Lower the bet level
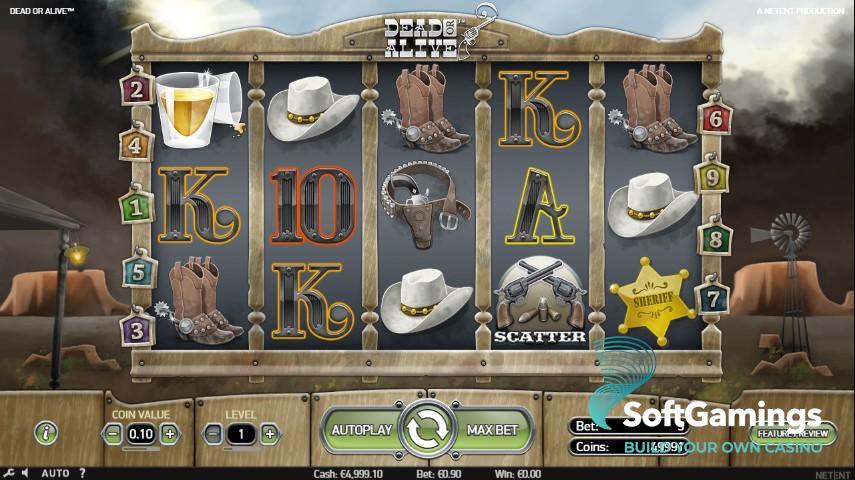 [x=212, y=434]
